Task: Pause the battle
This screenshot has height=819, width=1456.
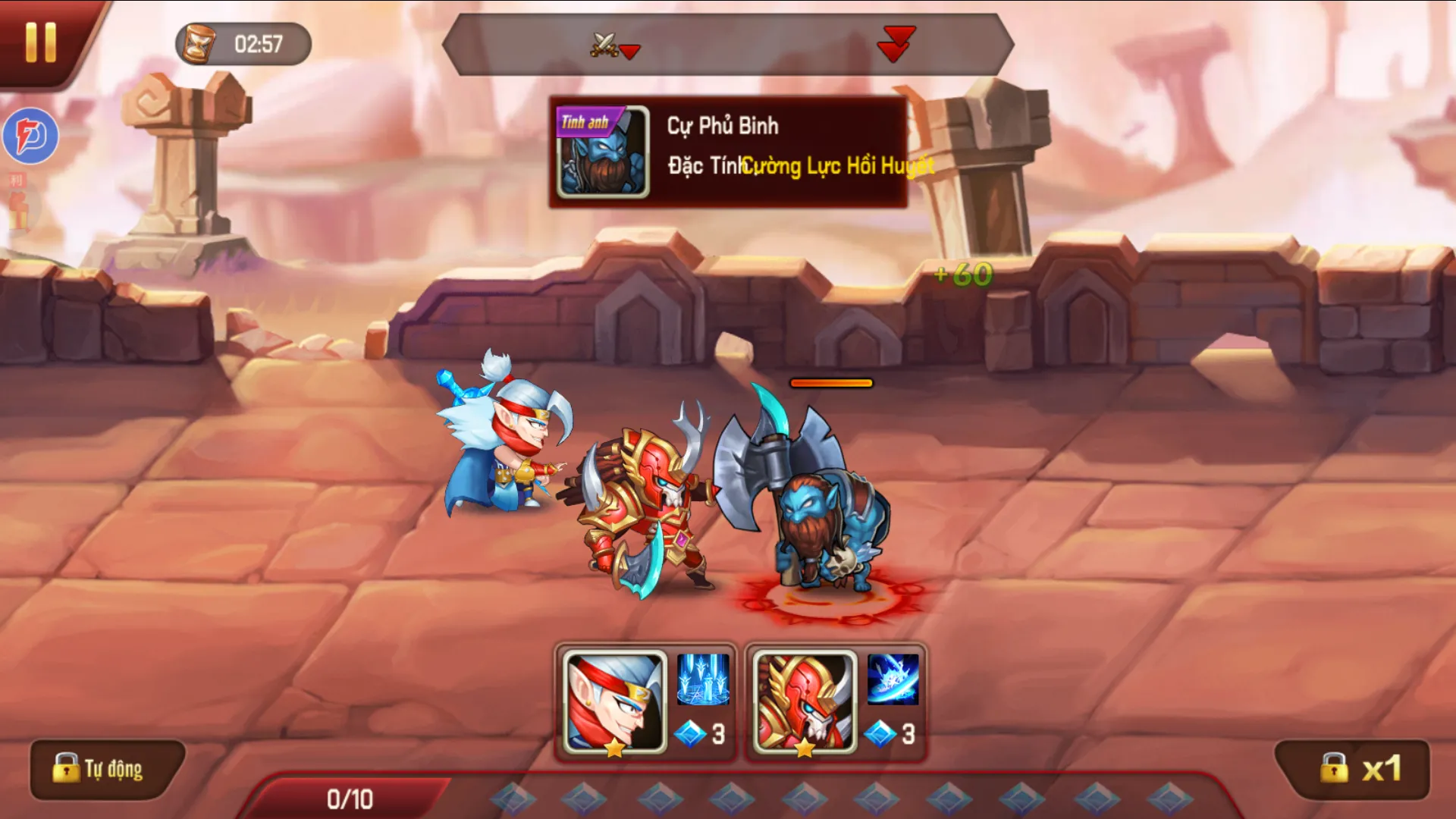Action: pos(40,42)
